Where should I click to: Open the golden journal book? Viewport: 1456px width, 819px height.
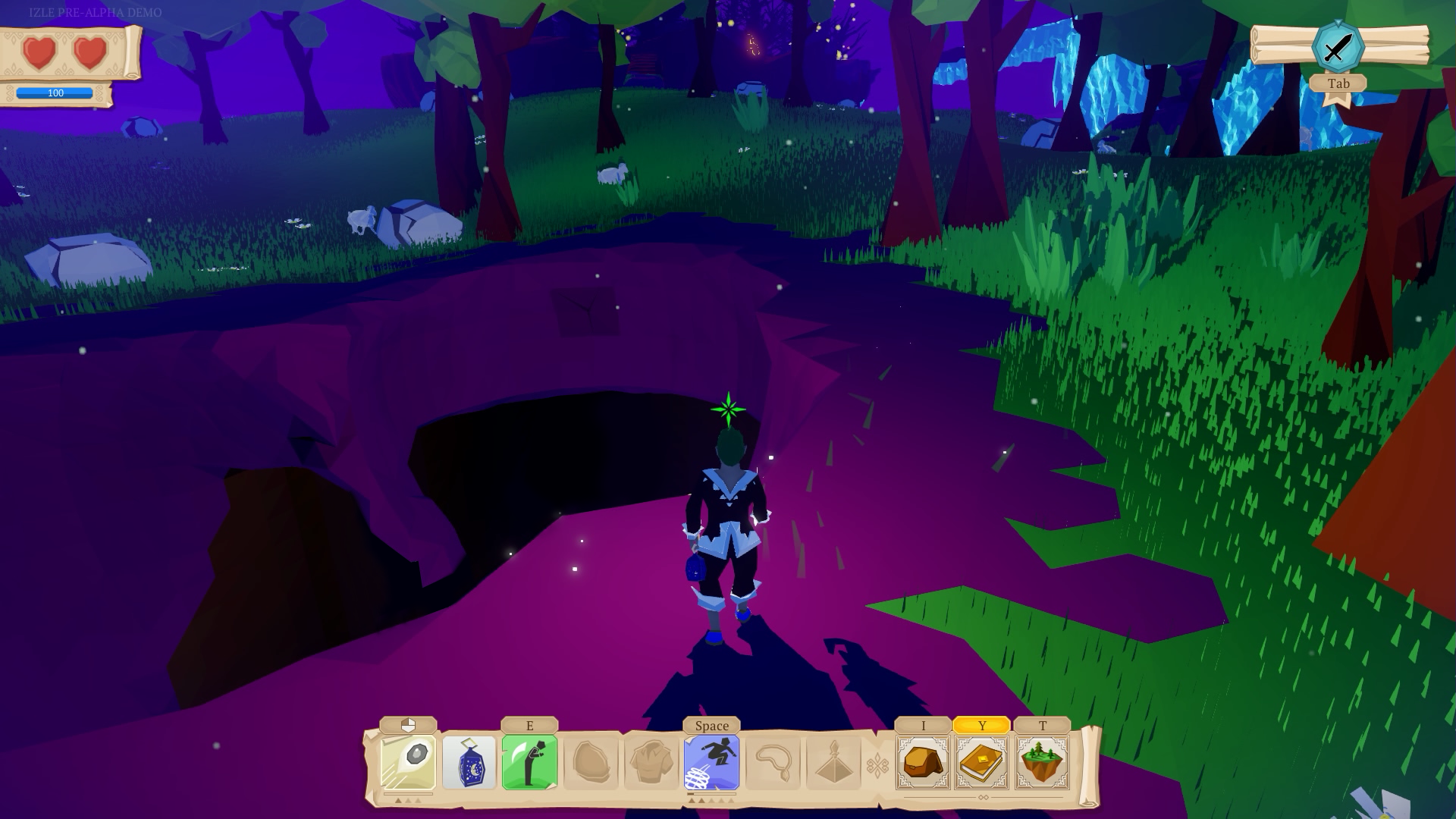click(982, 762)
